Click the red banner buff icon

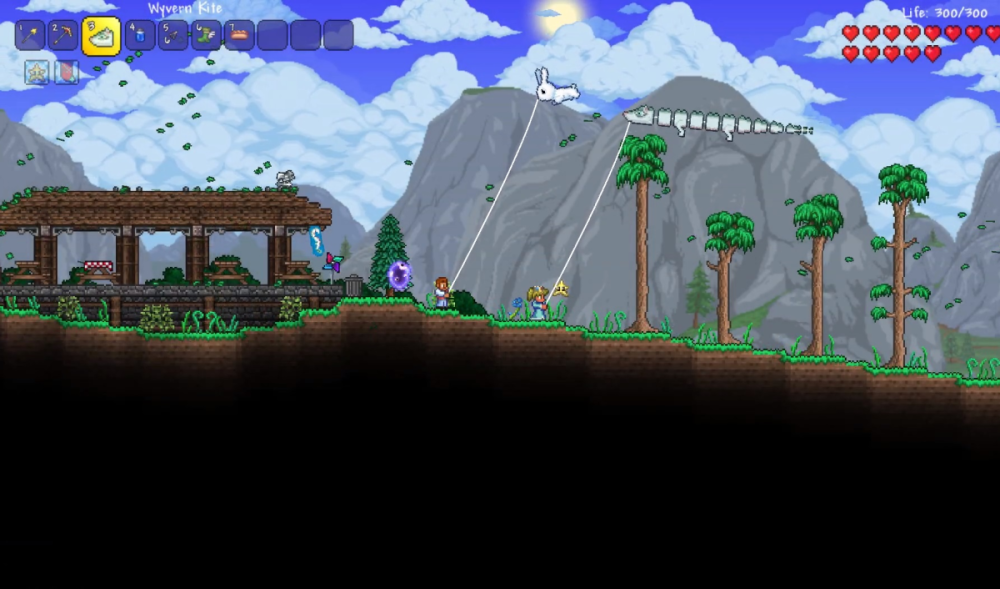coord(66,72)
